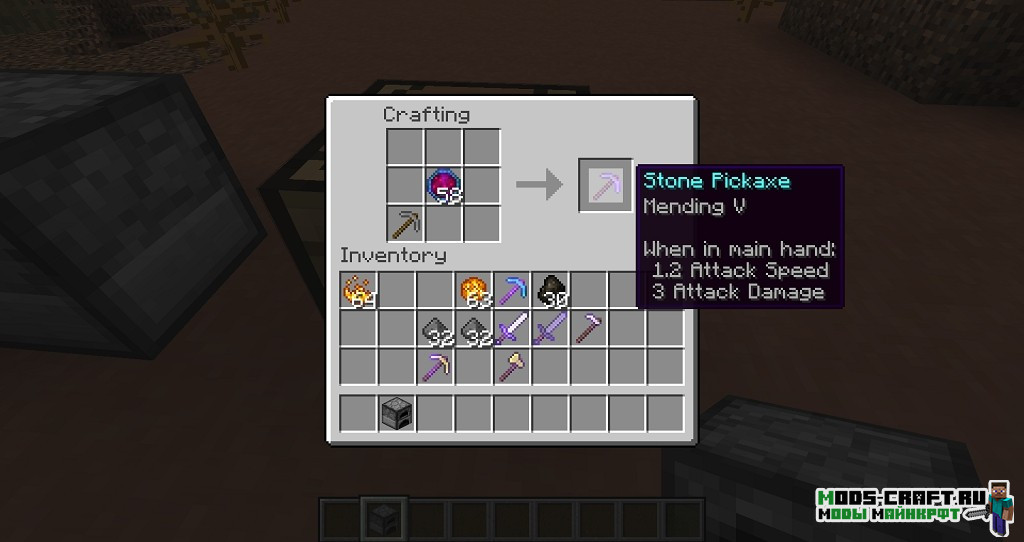Grab the blaze powder stack of 64
Viewport: 1024px width, 542px height.
click(358, 291)
